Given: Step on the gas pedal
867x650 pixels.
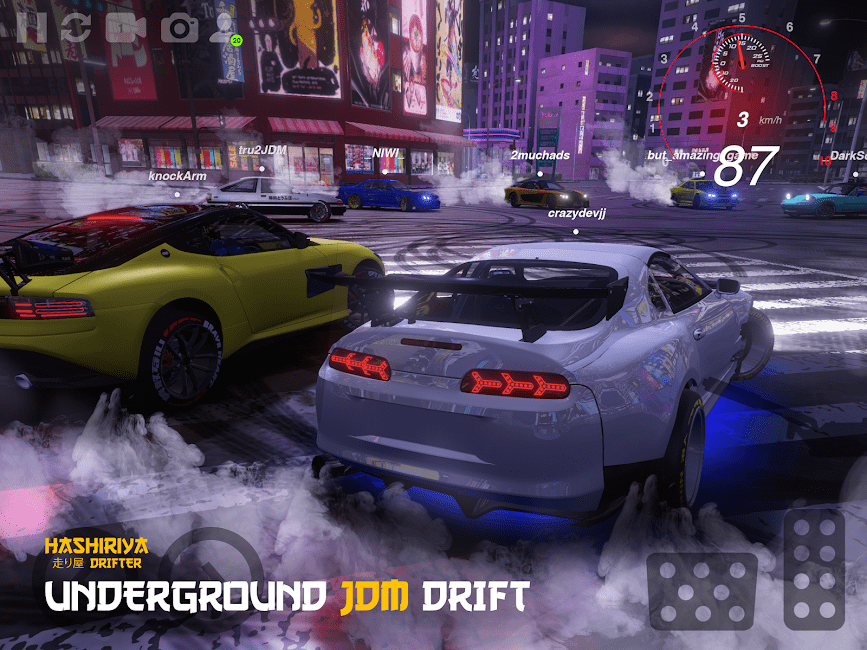Looking at the screenshot, I should 814,567.
